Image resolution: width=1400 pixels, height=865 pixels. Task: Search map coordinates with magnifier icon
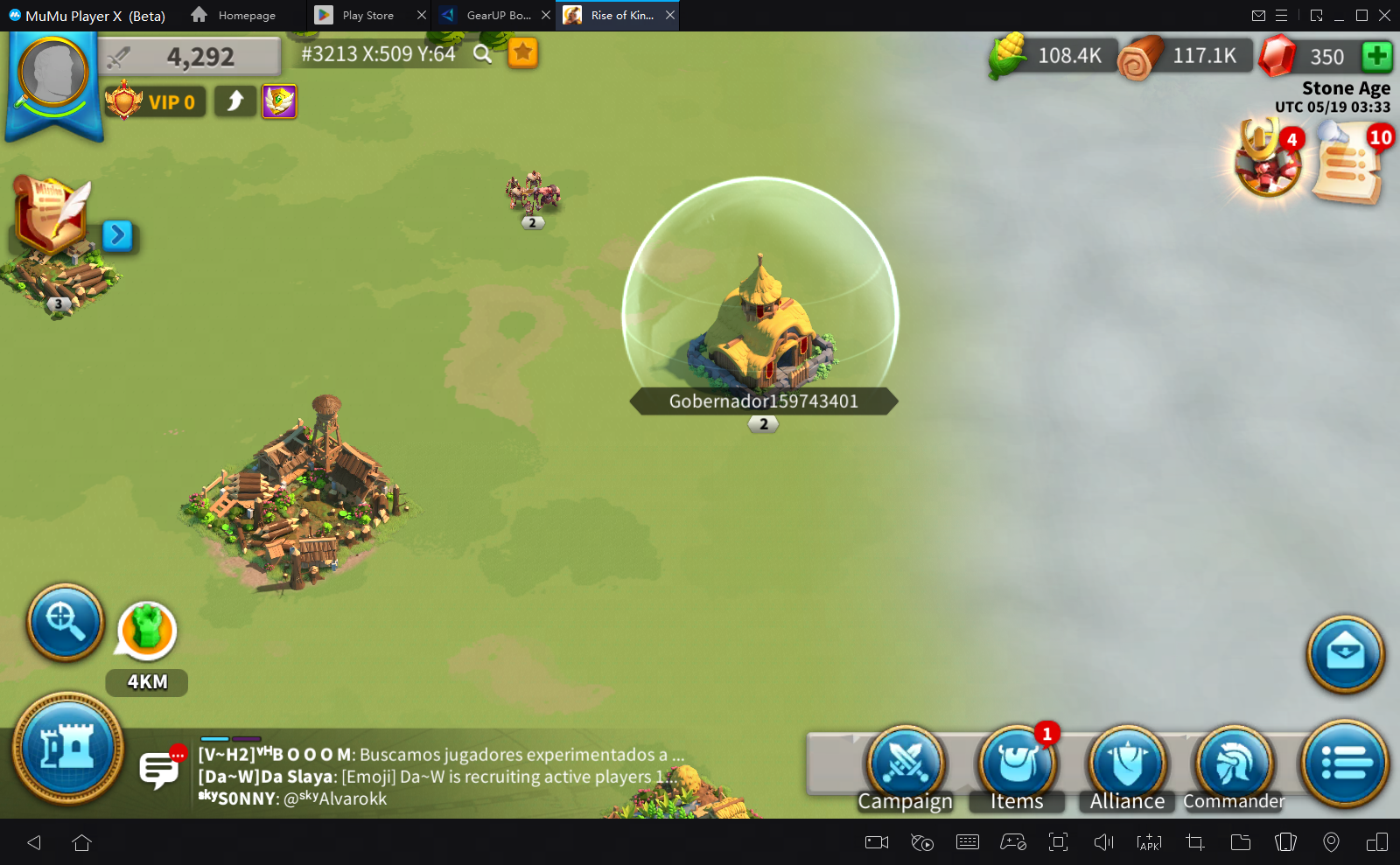[x=482, y=54]
